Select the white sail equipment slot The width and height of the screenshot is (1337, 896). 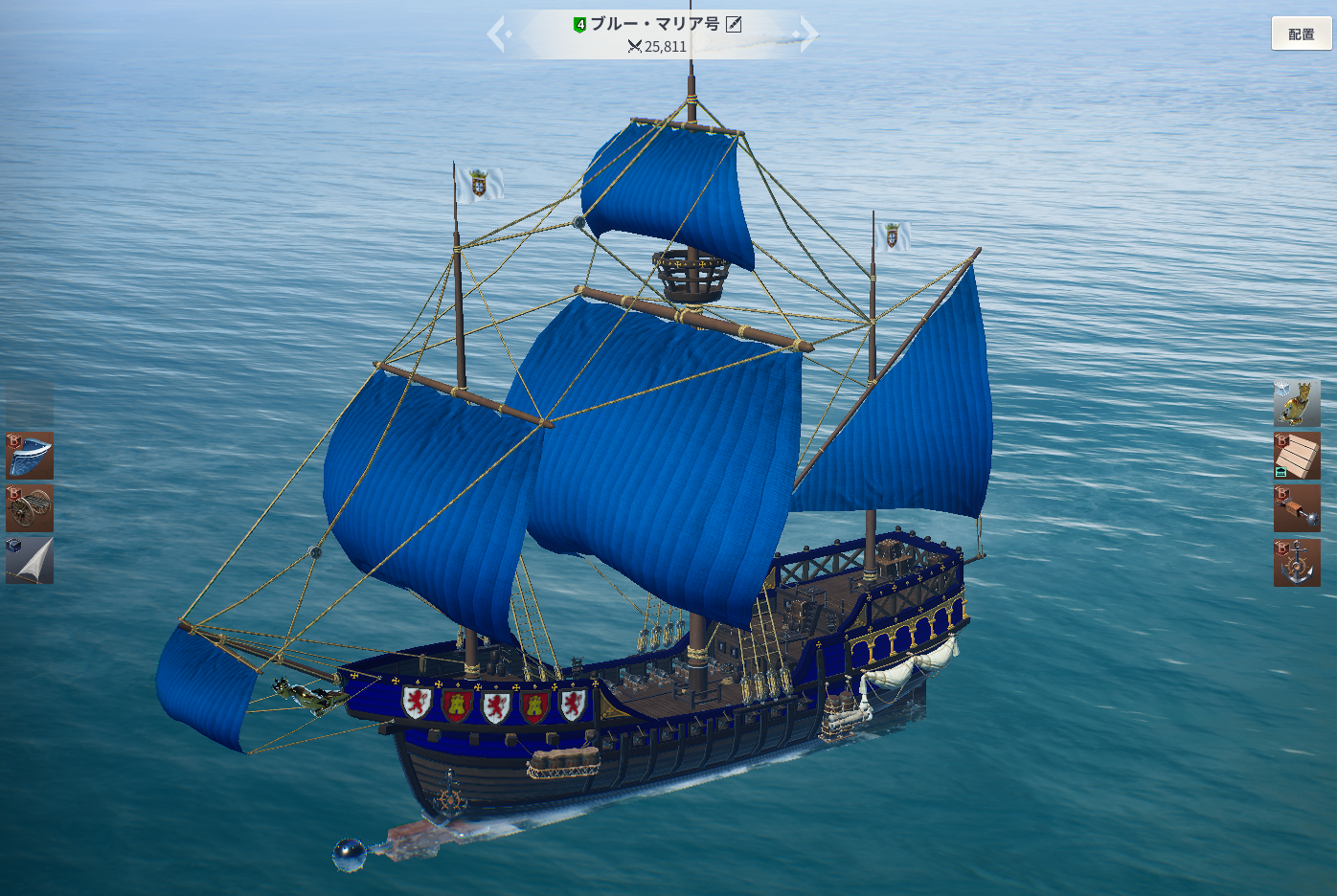pos(30,560)
